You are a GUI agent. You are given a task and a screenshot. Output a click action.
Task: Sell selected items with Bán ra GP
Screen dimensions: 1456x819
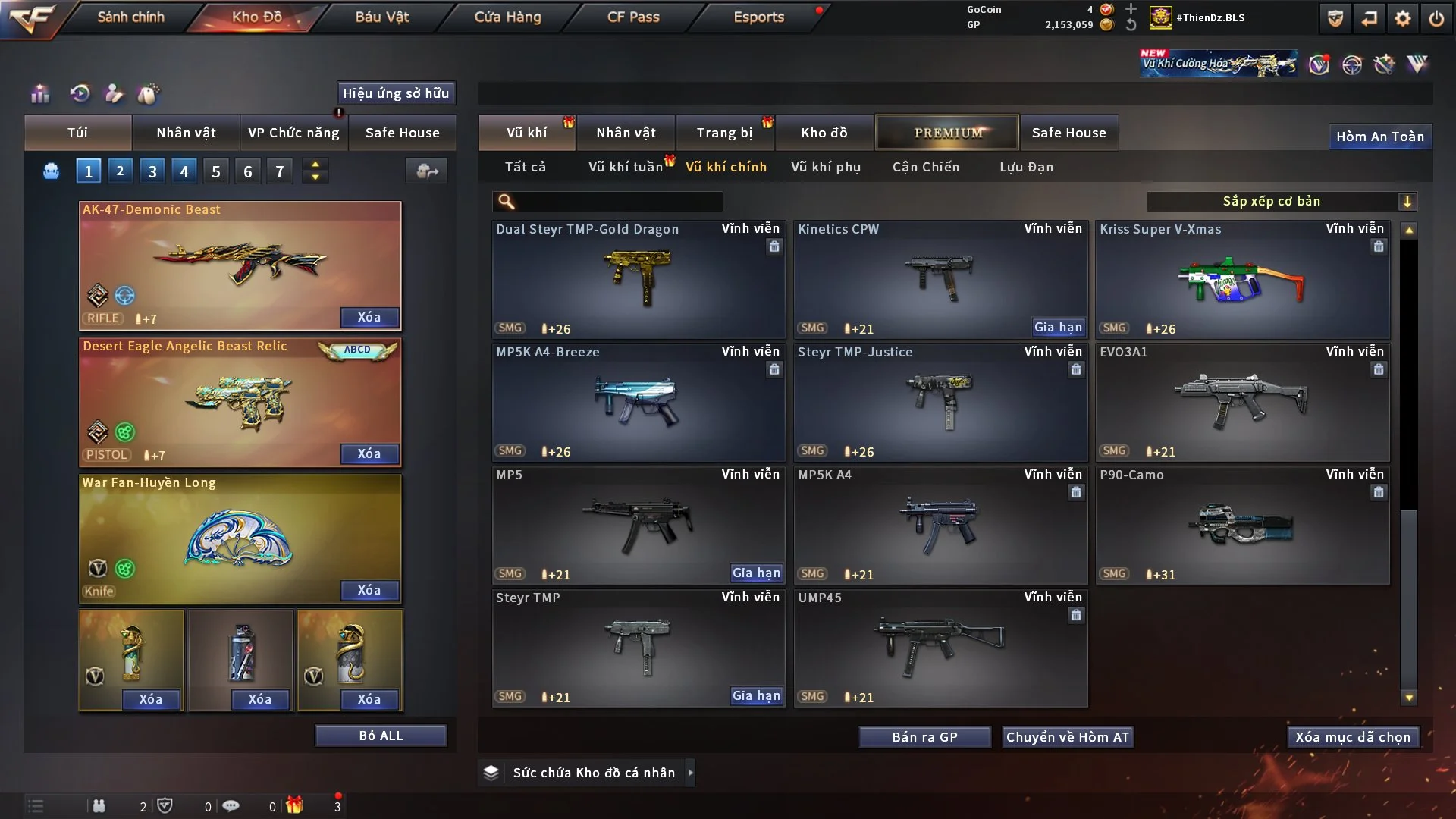[x=924, y=737]
